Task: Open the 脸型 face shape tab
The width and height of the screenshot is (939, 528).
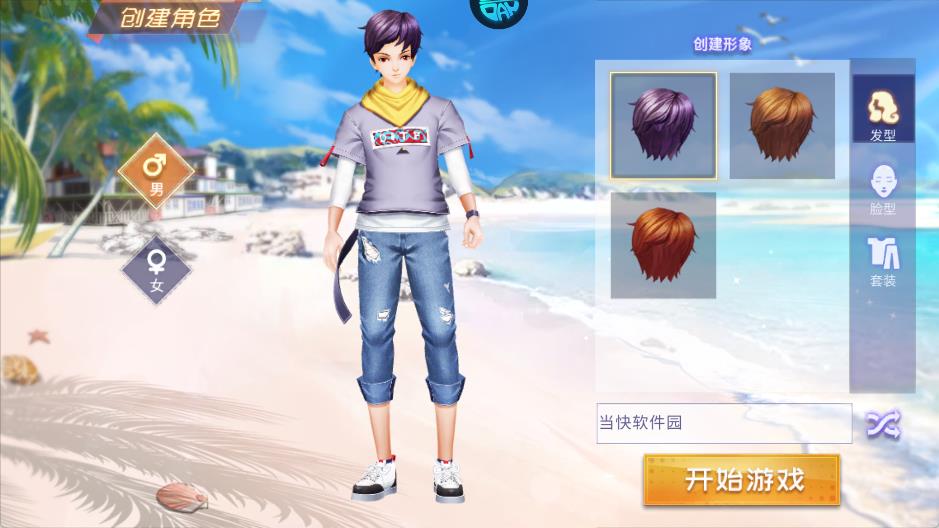Action: (x=882, y=188)
